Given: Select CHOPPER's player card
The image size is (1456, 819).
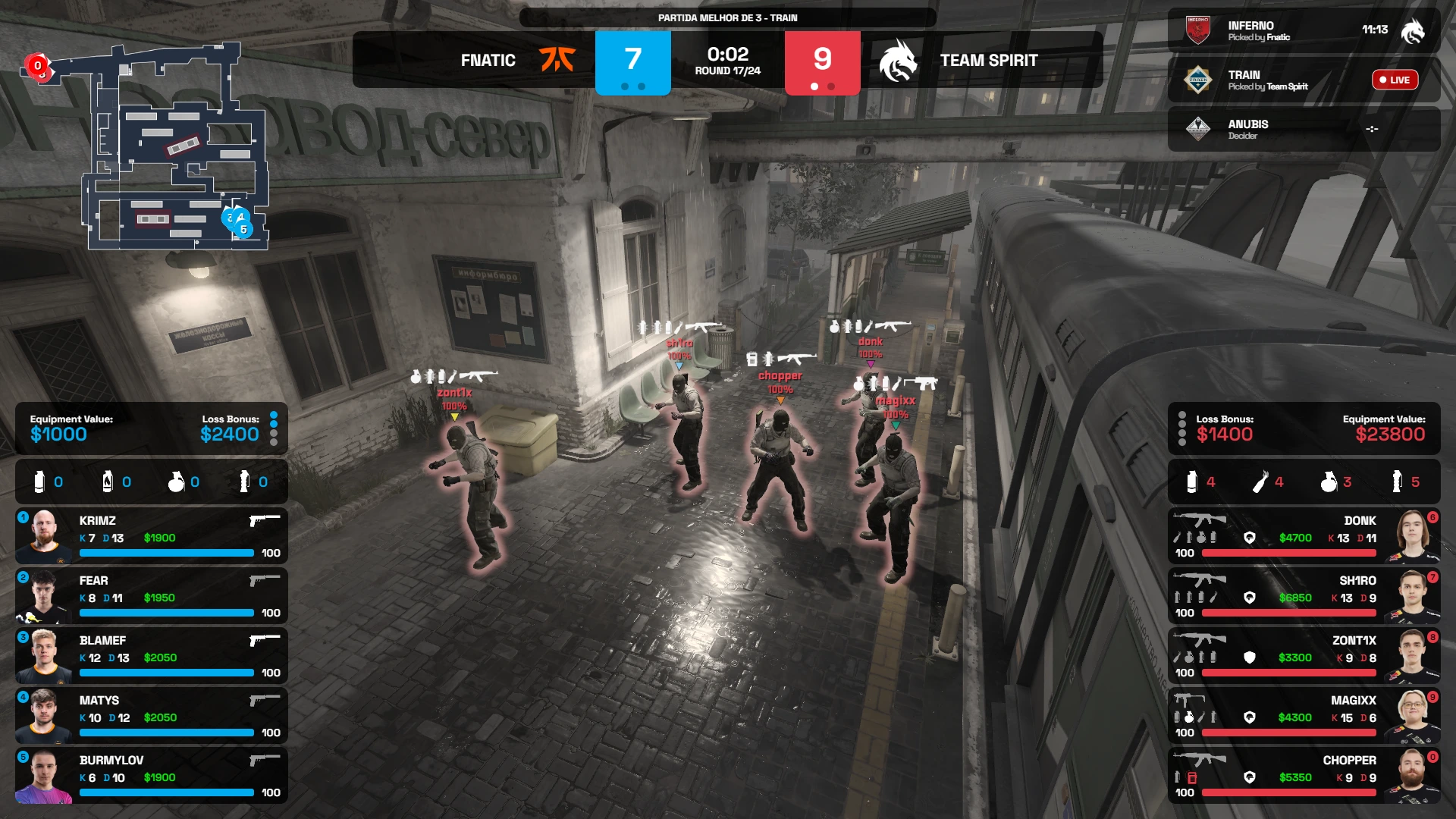Looking at the screenshot, I should coord(1304,776).
